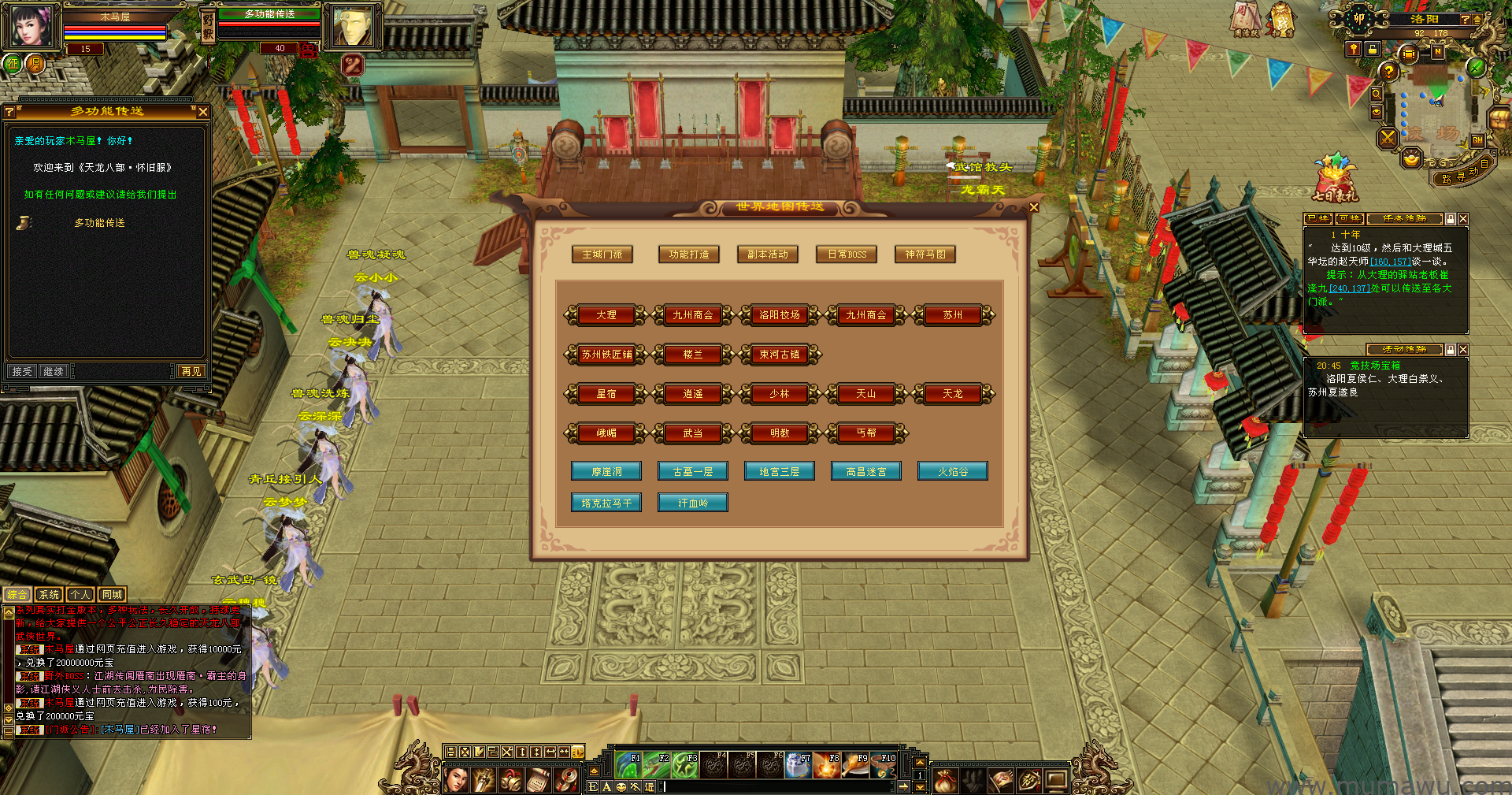Viewport: 1512px width, 795px height.
Task: Open the 功能打造 tab
Action: point(689,254)
